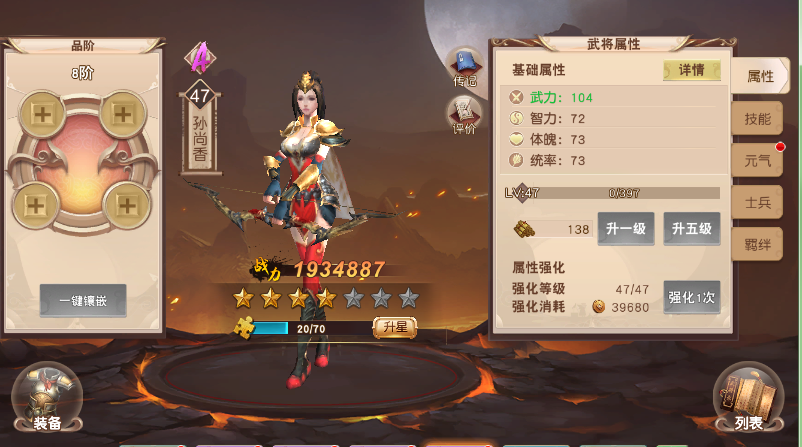Screen dimensions: 802x447
Task: Select the 元气 tab
Action: (757, 160)
